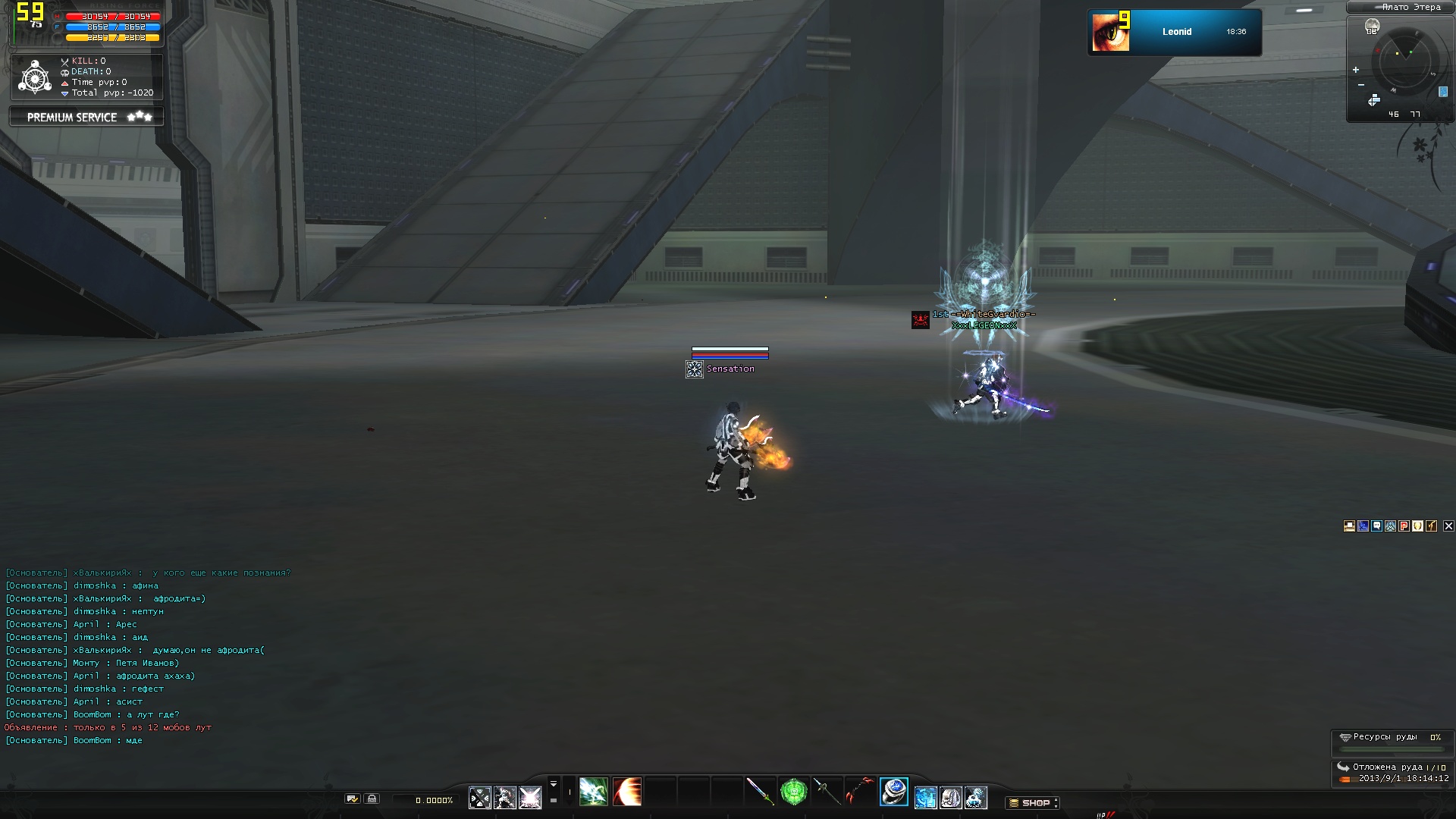Screen dimensions: 1456x819
Task: Click the Sensation target name plate
Action: coord(730,369)
